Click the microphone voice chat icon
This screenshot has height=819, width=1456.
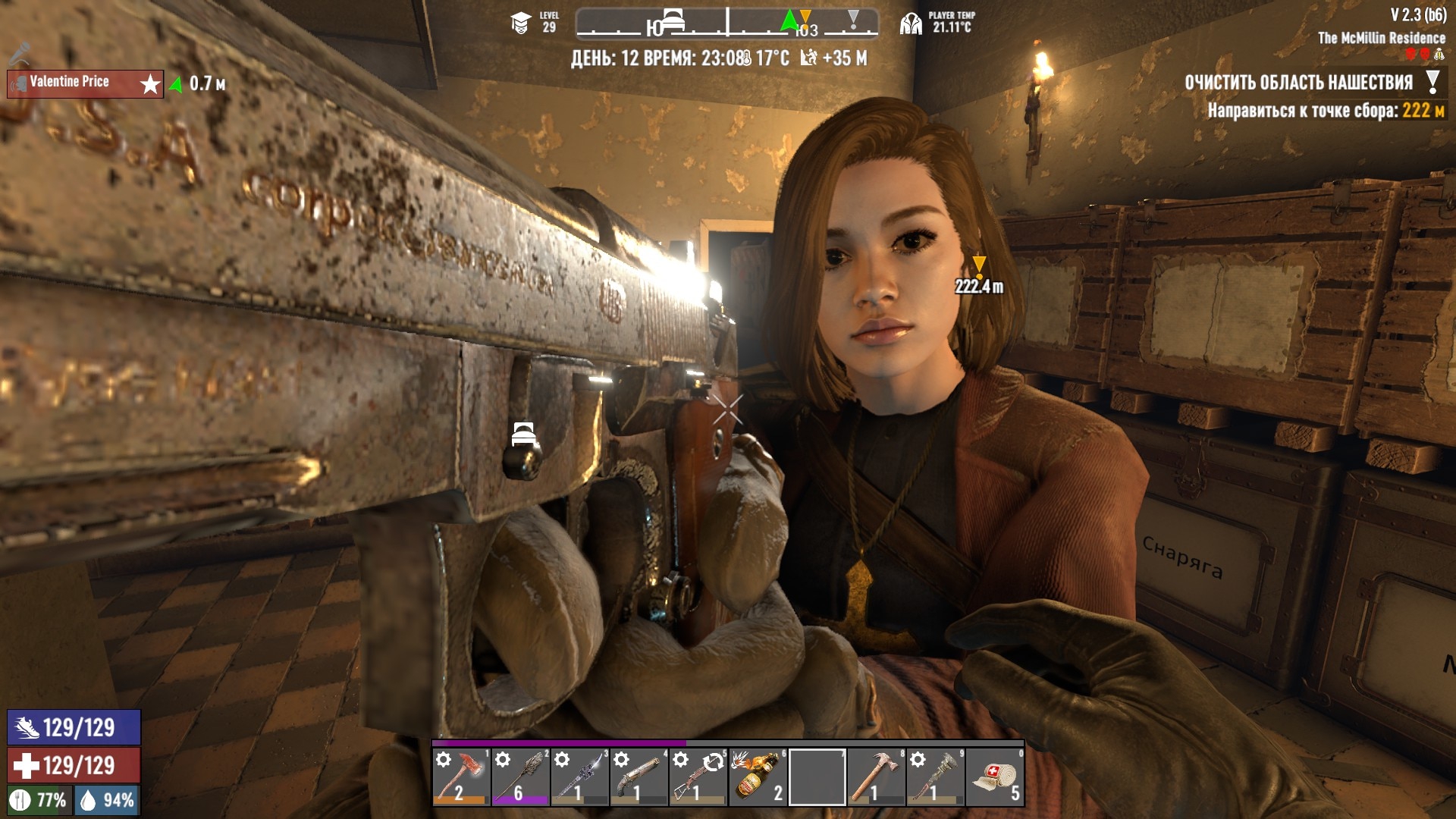(x=20, y=54)
